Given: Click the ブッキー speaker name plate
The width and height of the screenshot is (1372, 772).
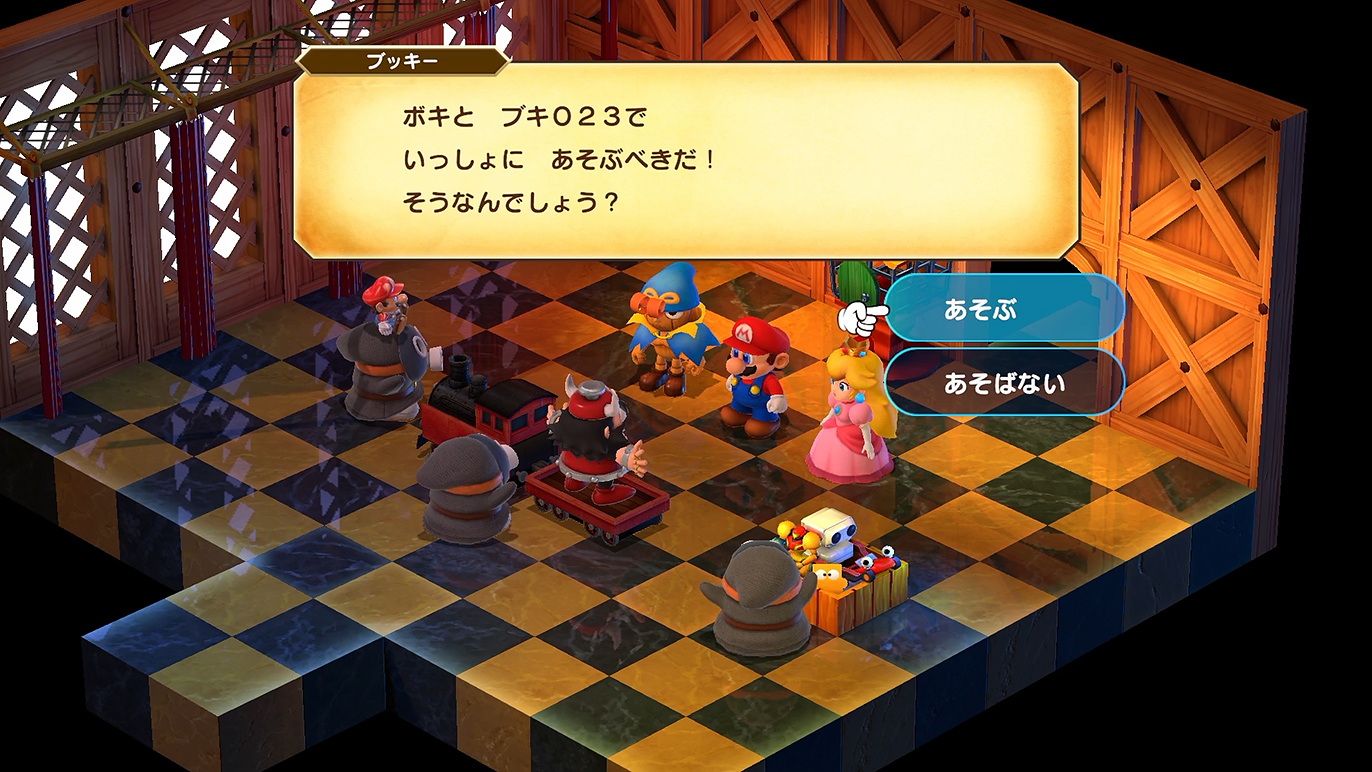Looking at the screenshot, I should [x=399, y=62].
